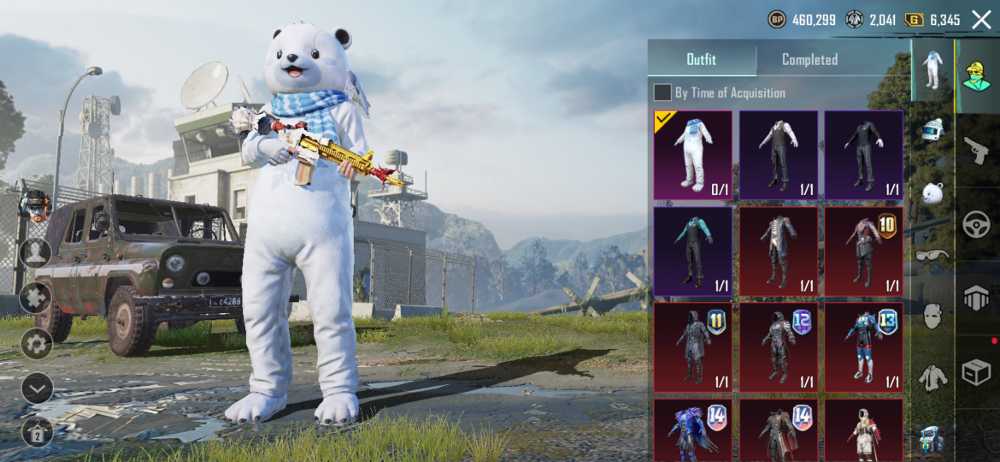Select the Outfit tab
The width and height of the screenshot is (1000, 462).
tap(701, 59)
